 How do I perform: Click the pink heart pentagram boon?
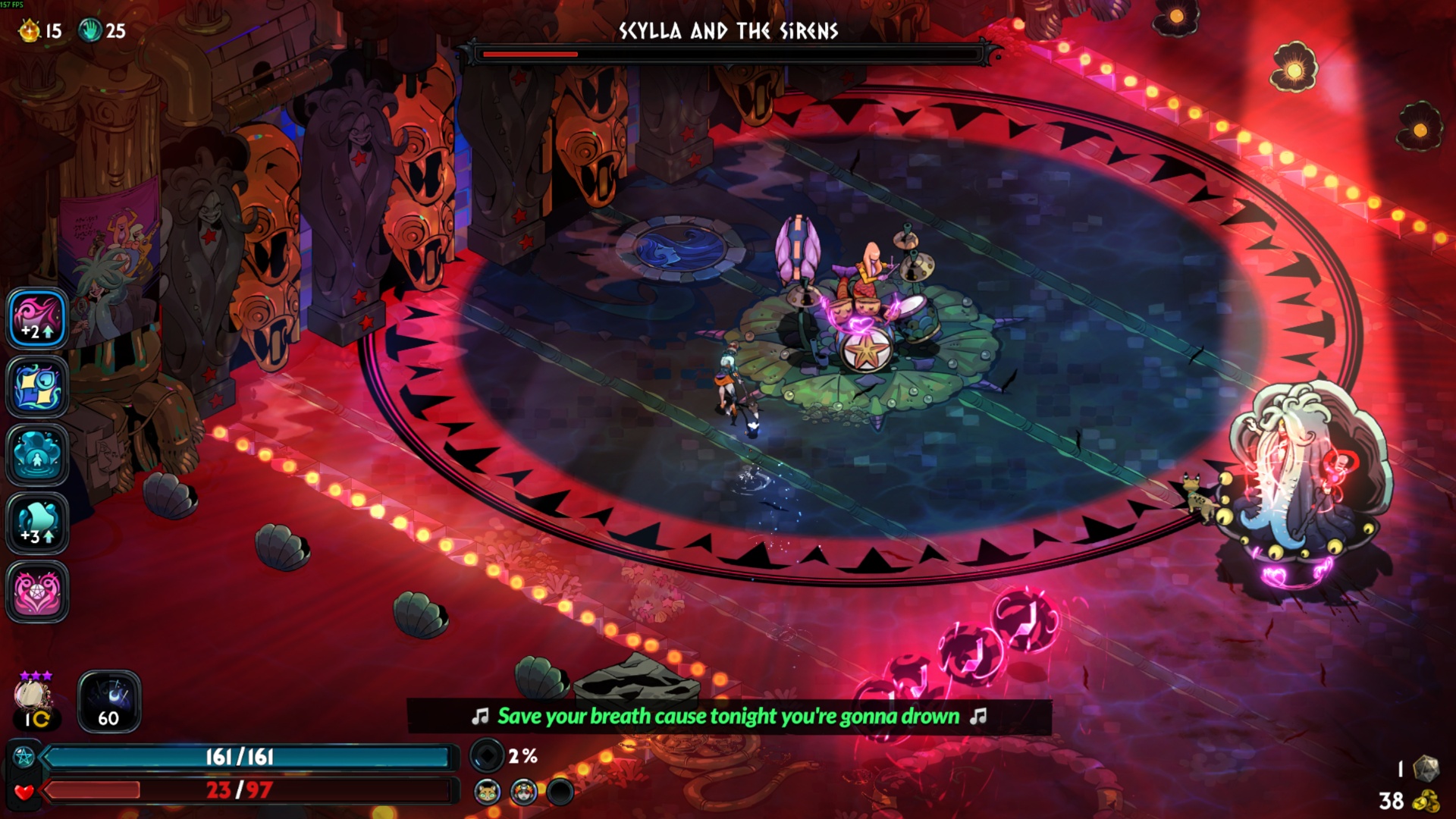tap(37, 591)
